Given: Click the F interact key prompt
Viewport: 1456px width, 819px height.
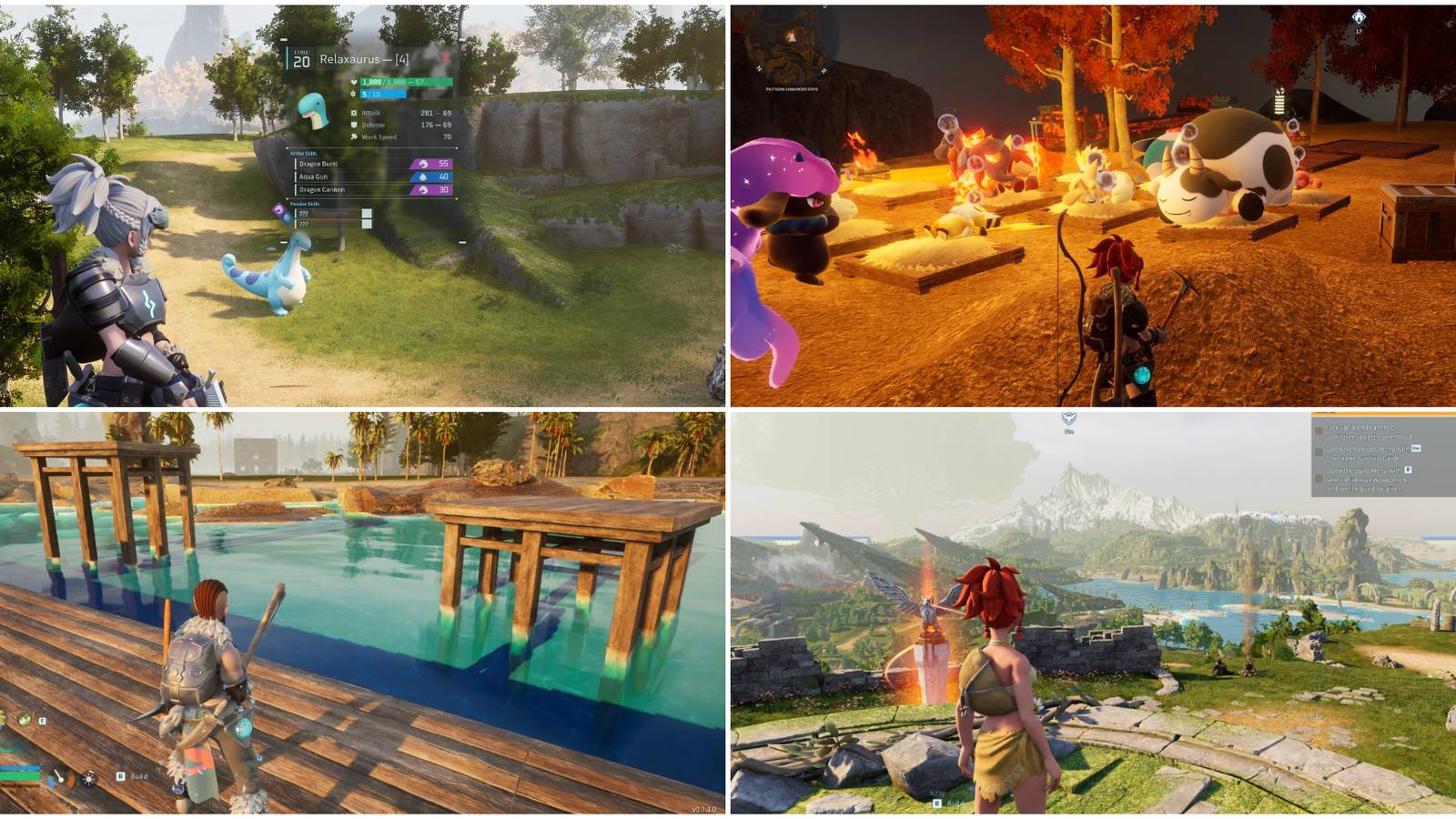Looking at the screenshot, I should pos(42,721).
